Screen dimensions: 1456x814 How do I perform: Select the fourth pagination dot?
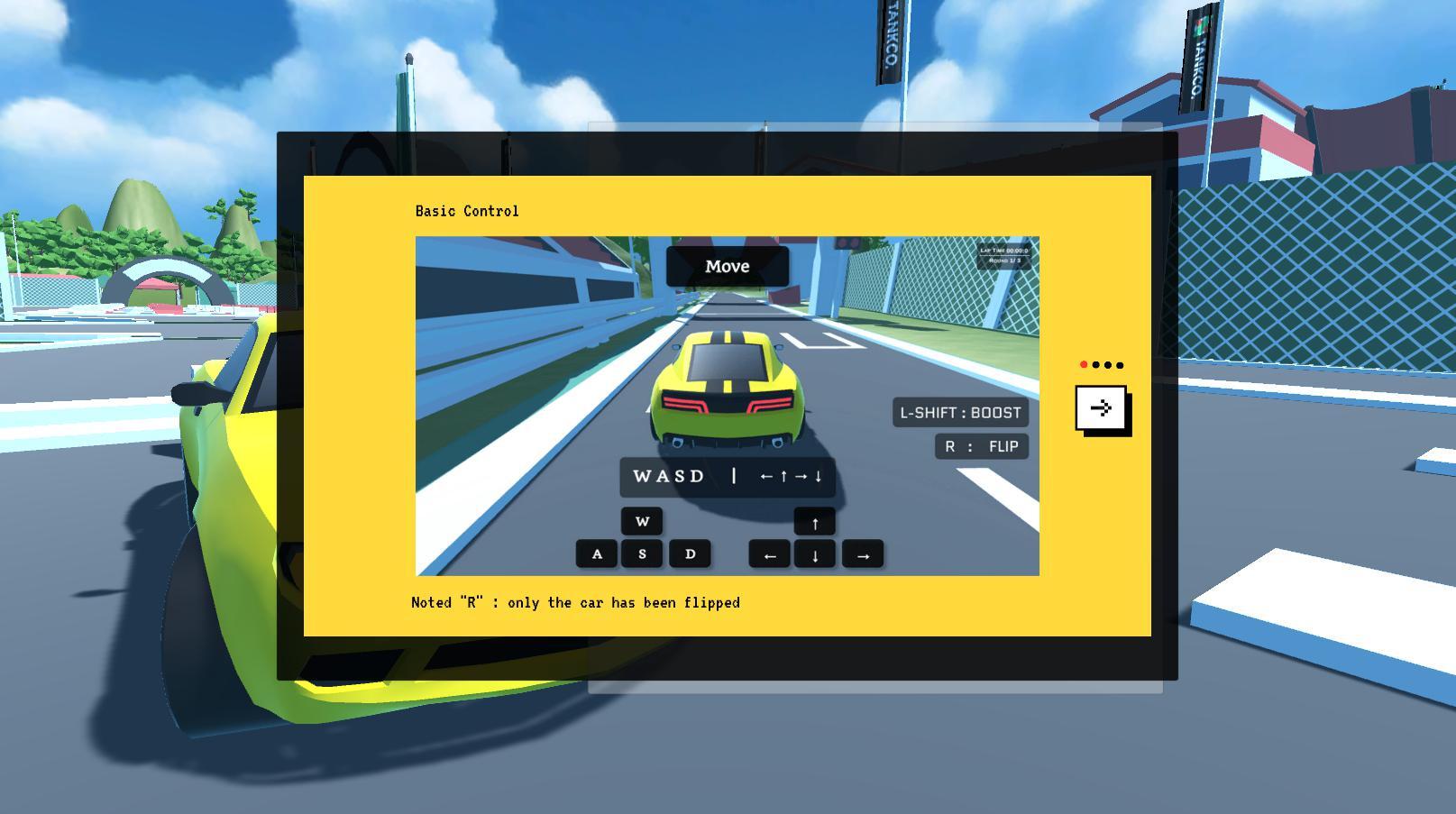[x=1120, y=365]
